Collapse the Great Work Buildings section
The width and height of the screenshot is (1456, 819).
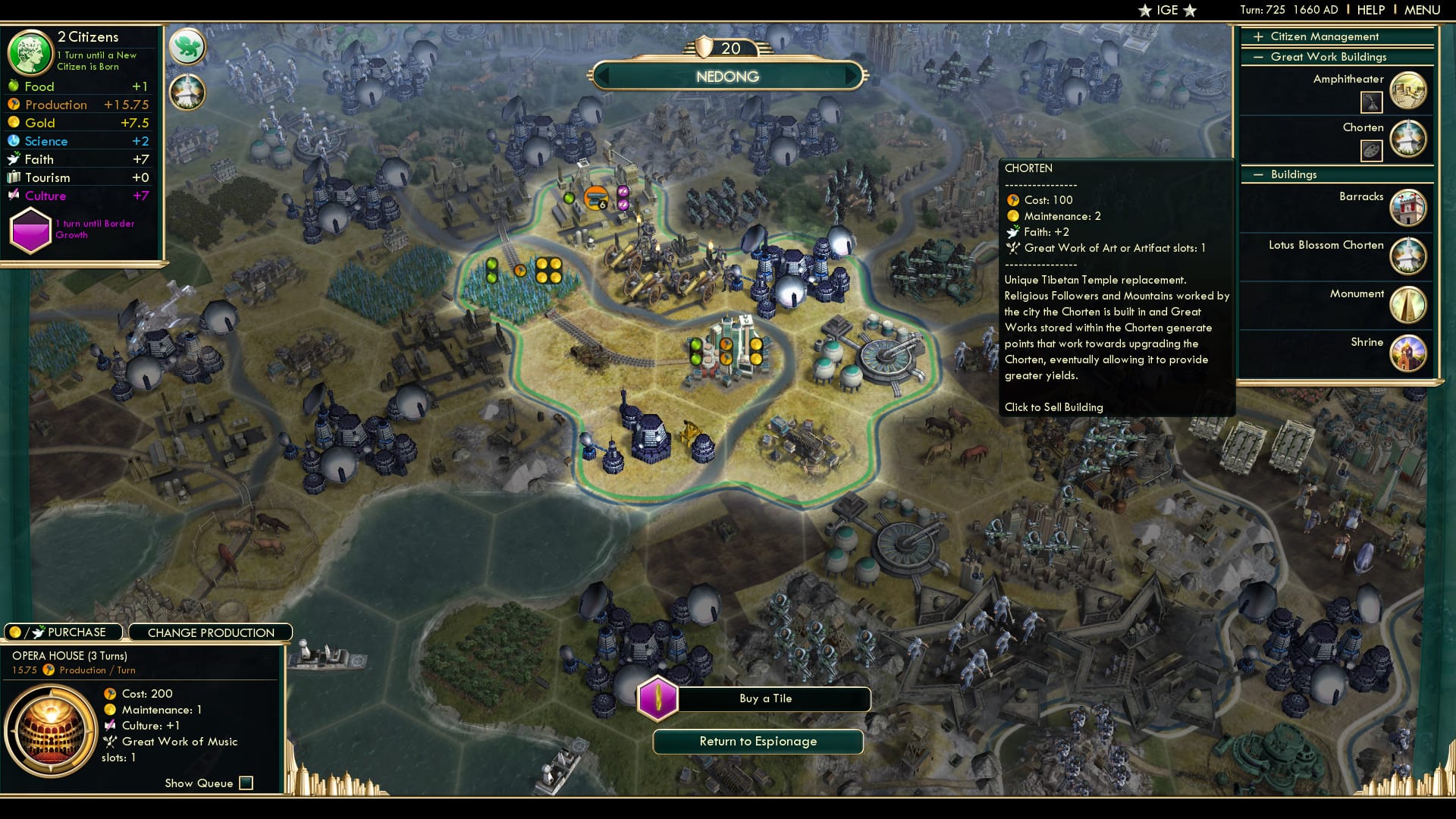(1260, 57)
